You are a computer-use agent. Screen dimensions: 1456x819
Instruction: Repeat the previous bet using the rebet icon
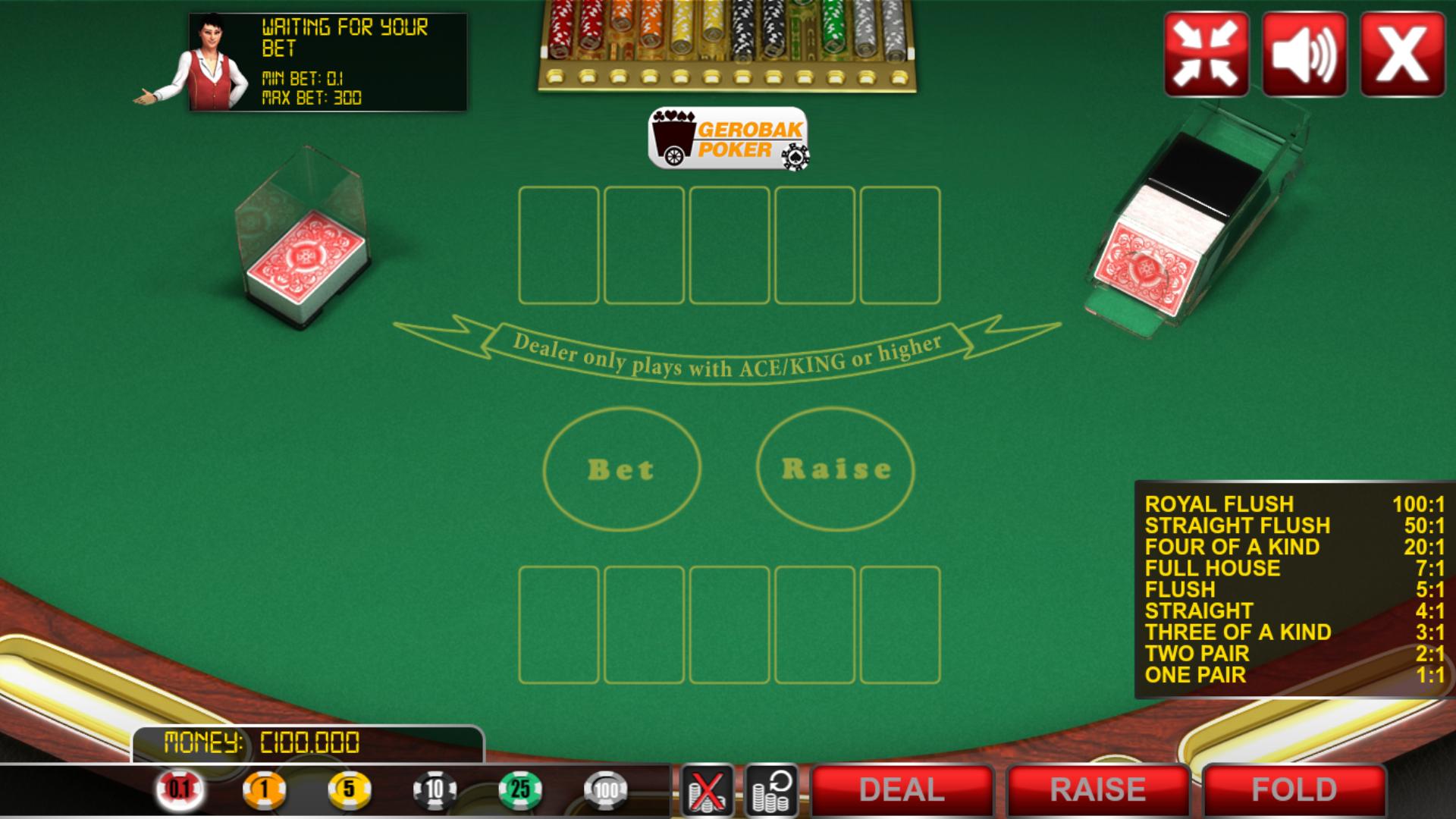pos(771,789)
